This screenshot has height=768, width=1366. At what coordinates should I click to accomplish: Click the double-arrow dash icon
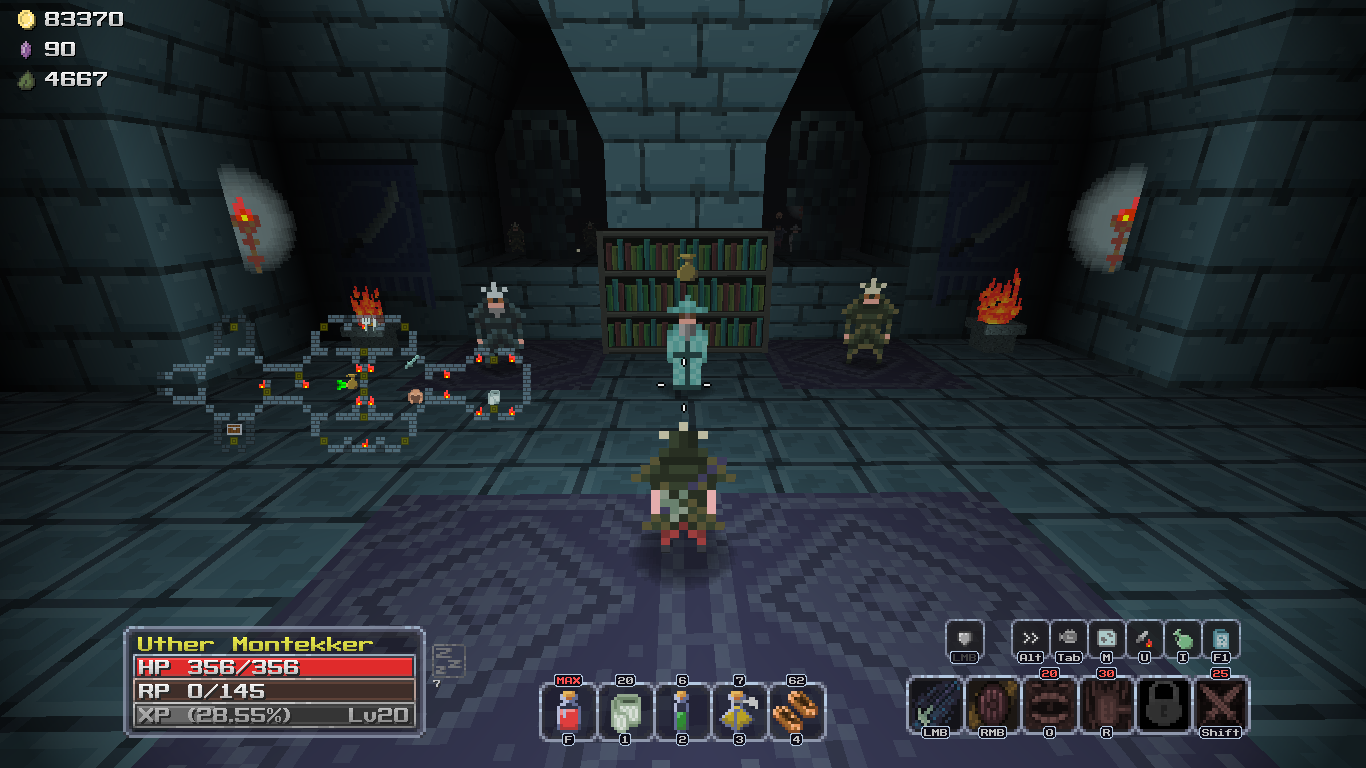[x=1030, y=638]
